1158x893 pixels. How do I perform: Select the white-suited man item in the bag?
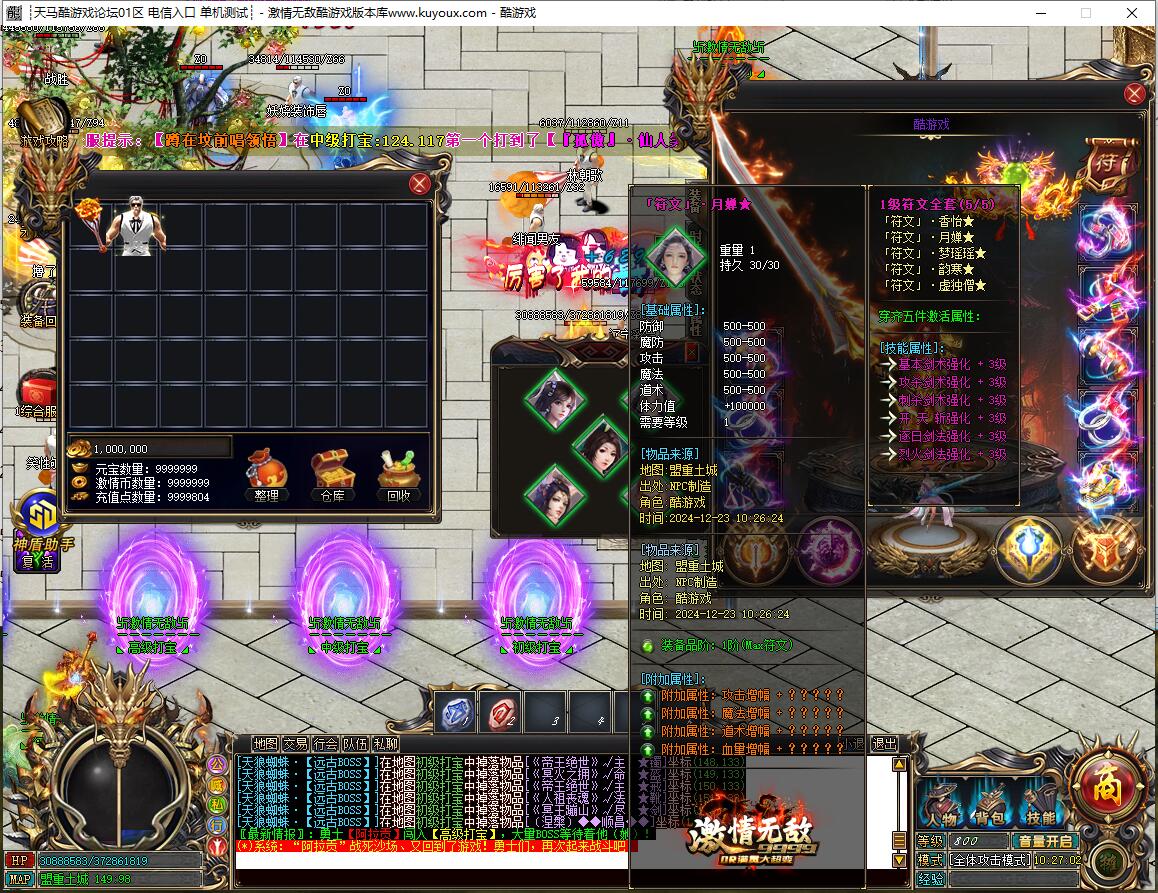click(136, 227)
